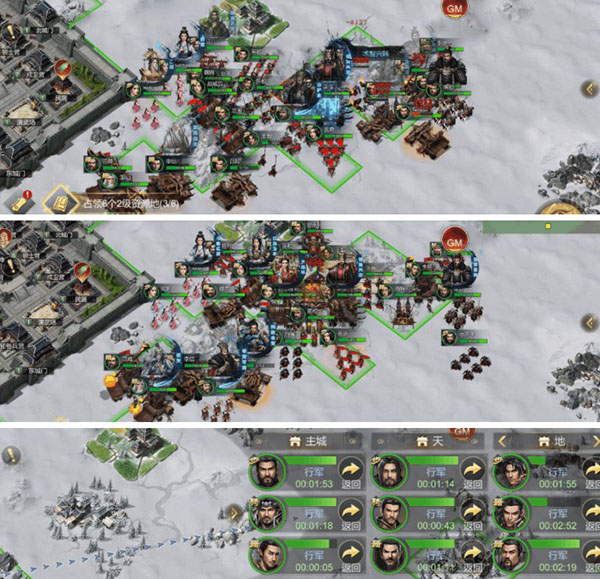Screen dimensions: 600x579
Task: Return the army marching with 00:01:53 left
Action: pyautogui.click(x=350, y=472)
